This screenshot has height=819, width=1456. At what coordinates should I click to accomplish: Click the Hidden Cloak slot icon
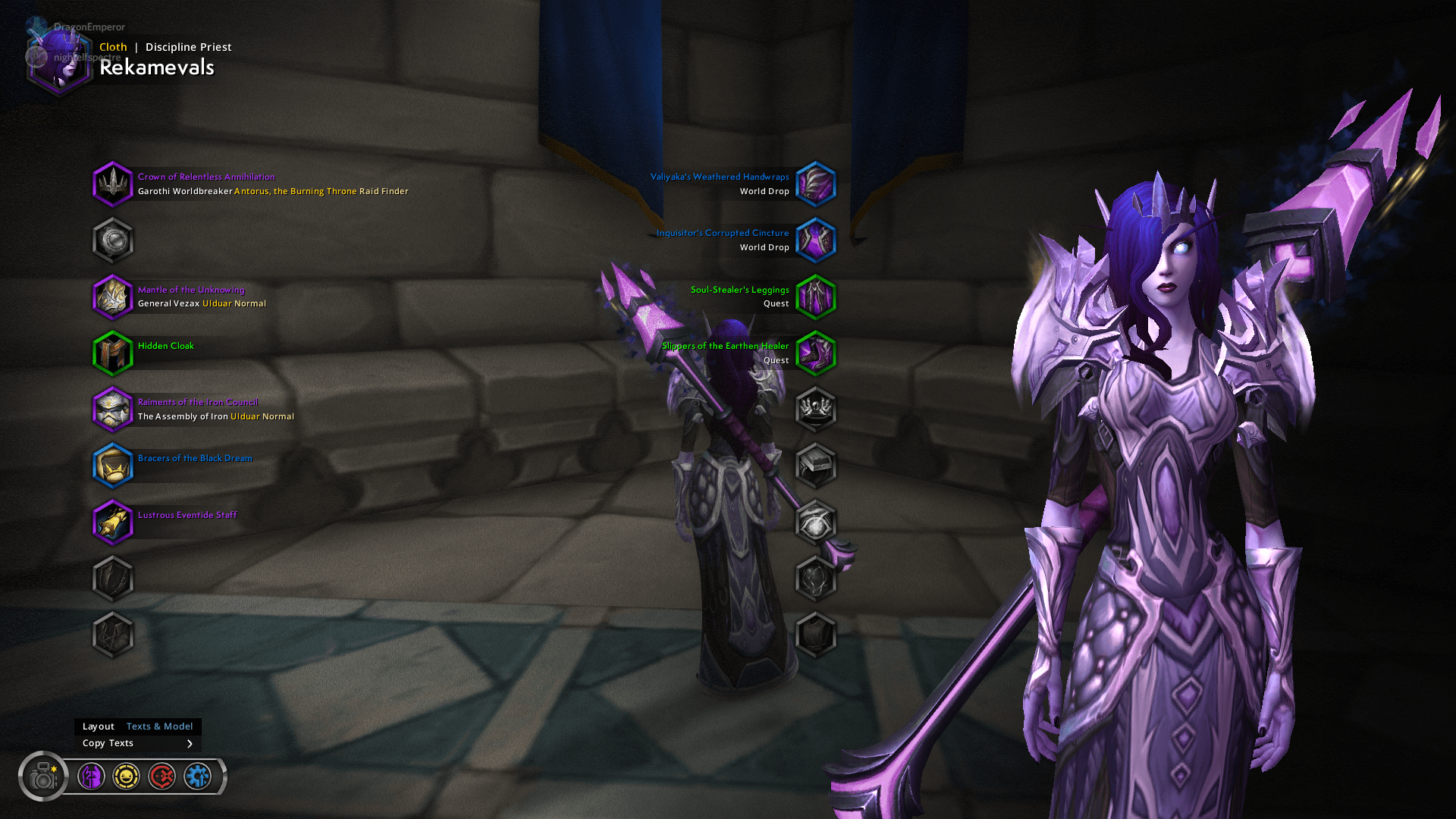[x=113, y=353]
